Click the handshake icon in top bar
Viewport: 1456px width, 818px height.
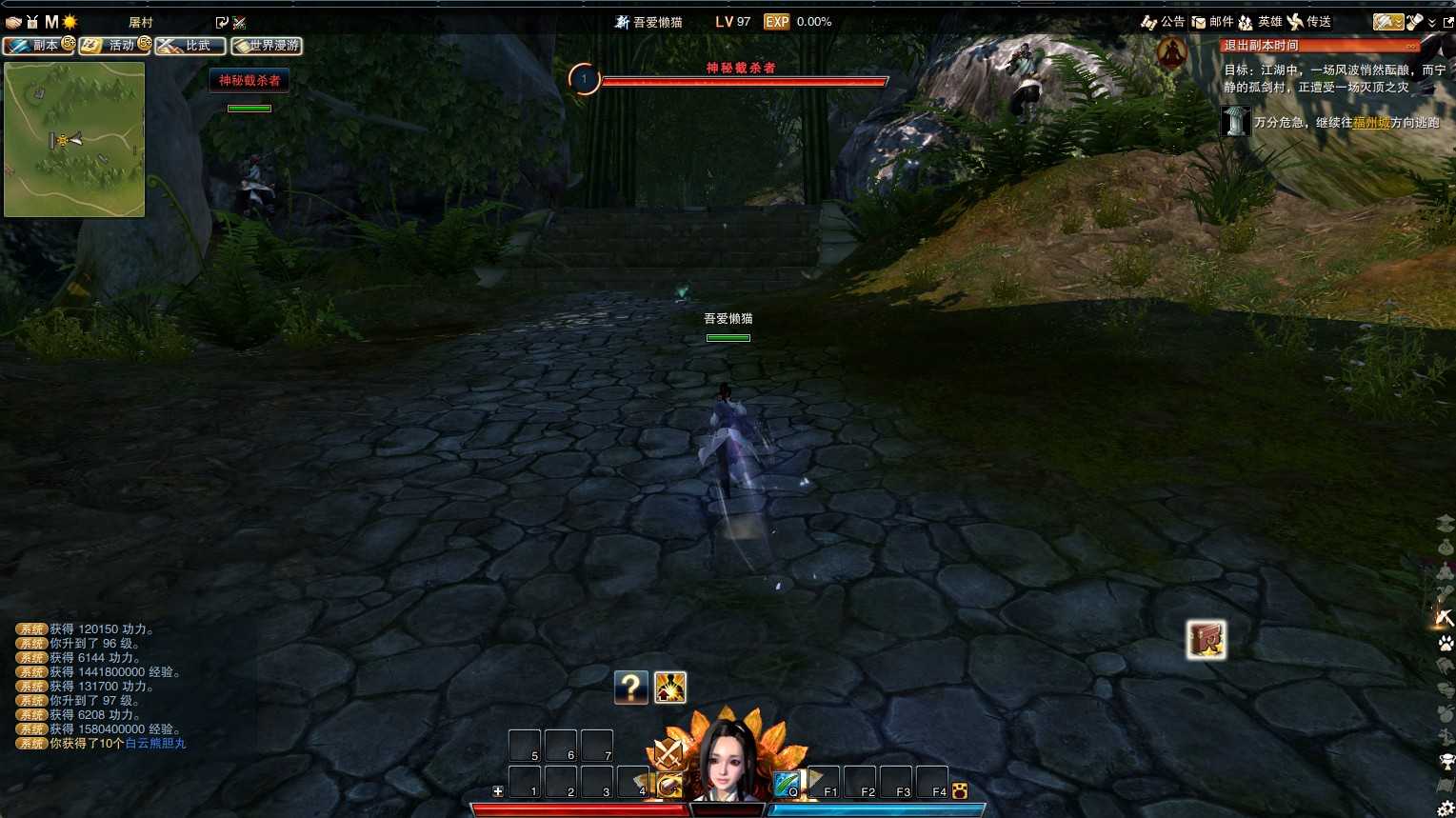point(13,22)
